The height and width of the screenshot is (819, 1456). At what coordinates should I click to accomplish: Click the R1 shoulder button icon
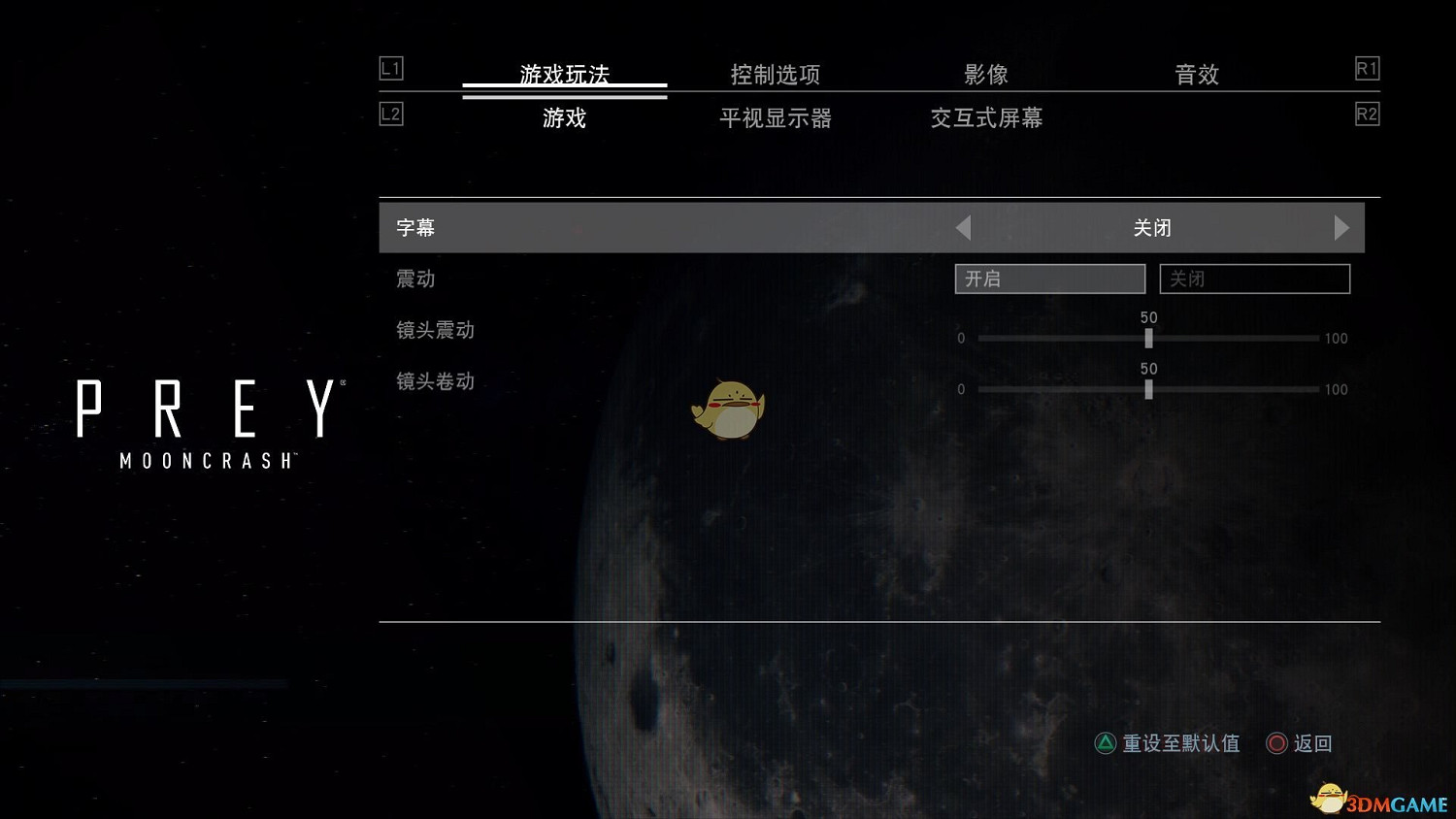click(1368, 69)
